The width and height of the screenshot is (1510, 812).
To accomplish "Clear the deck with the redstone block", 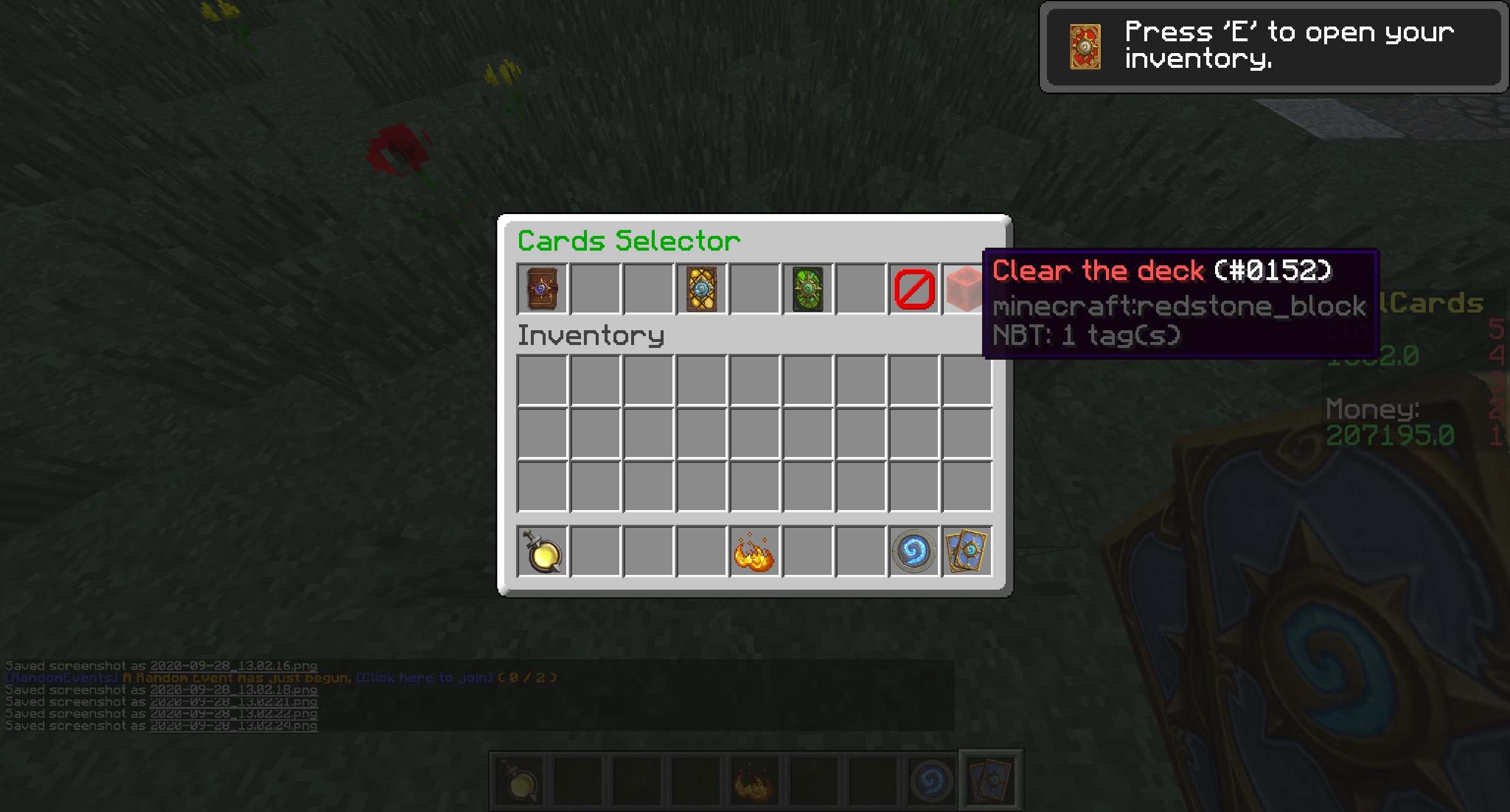I will point(964,289).
